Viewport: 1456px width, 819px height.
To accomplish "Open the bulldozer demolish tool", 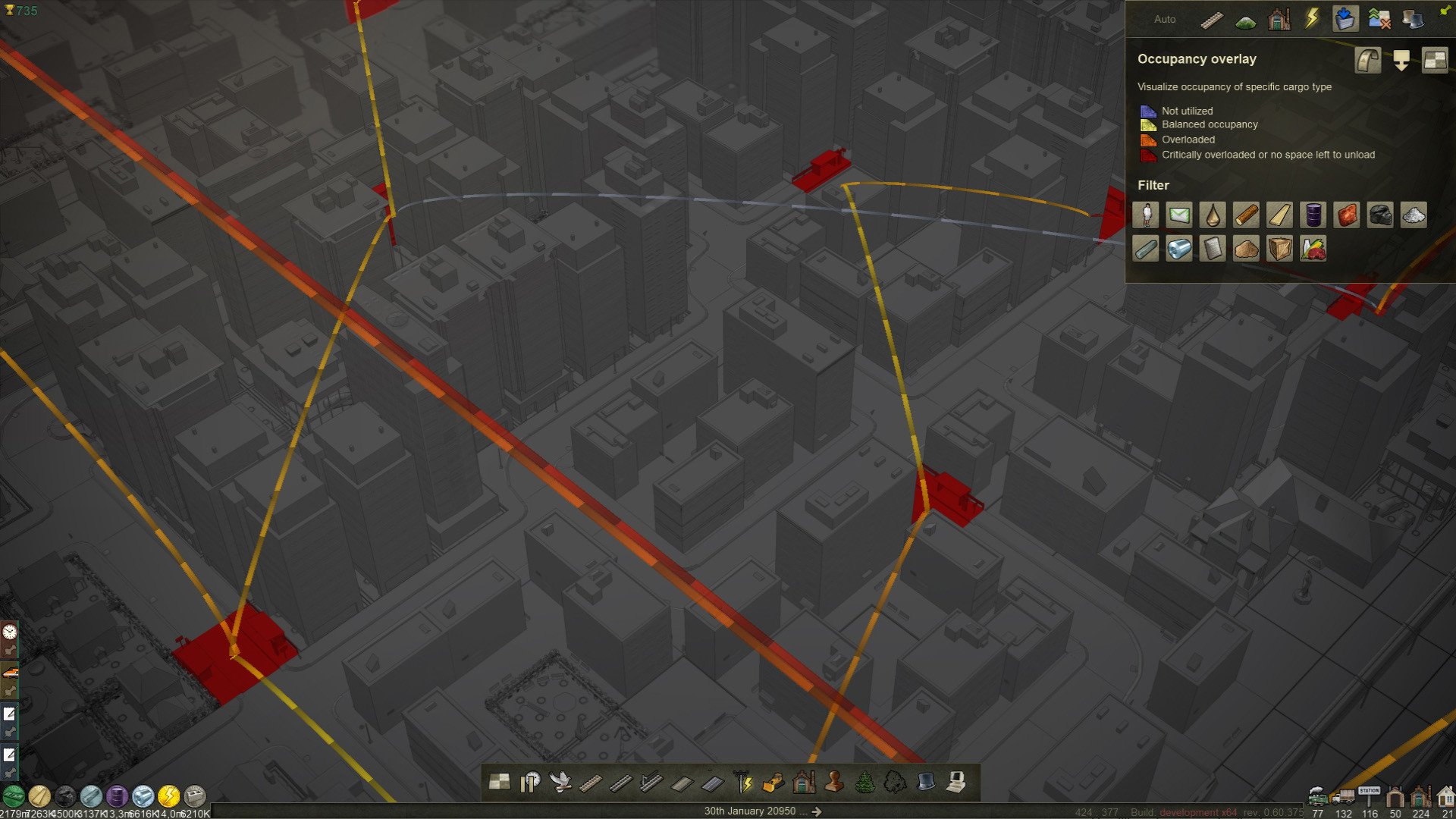I will [773, 782].
